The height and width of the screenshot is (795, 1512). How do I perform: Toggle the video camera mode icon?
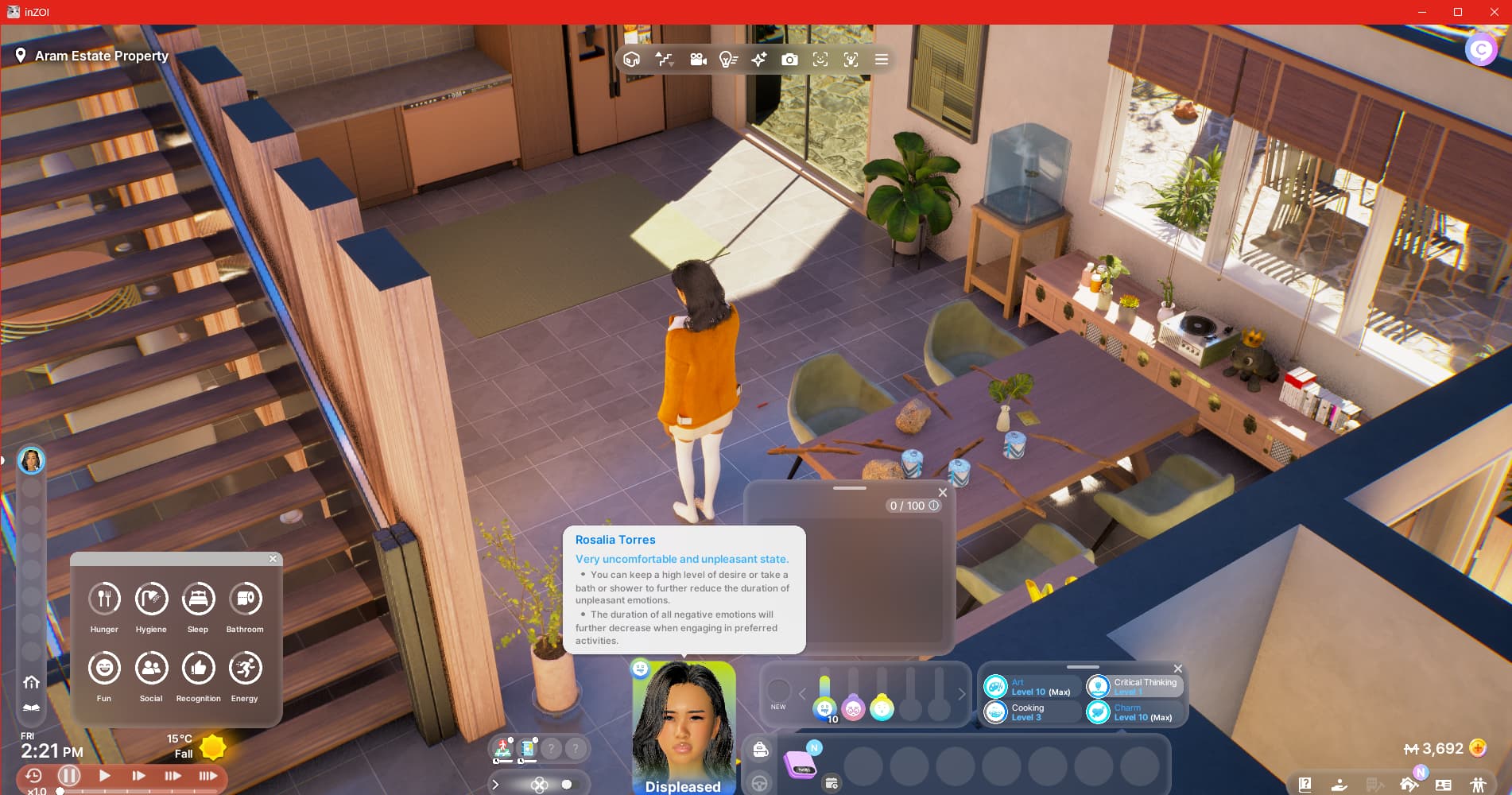tap(698, 60)
